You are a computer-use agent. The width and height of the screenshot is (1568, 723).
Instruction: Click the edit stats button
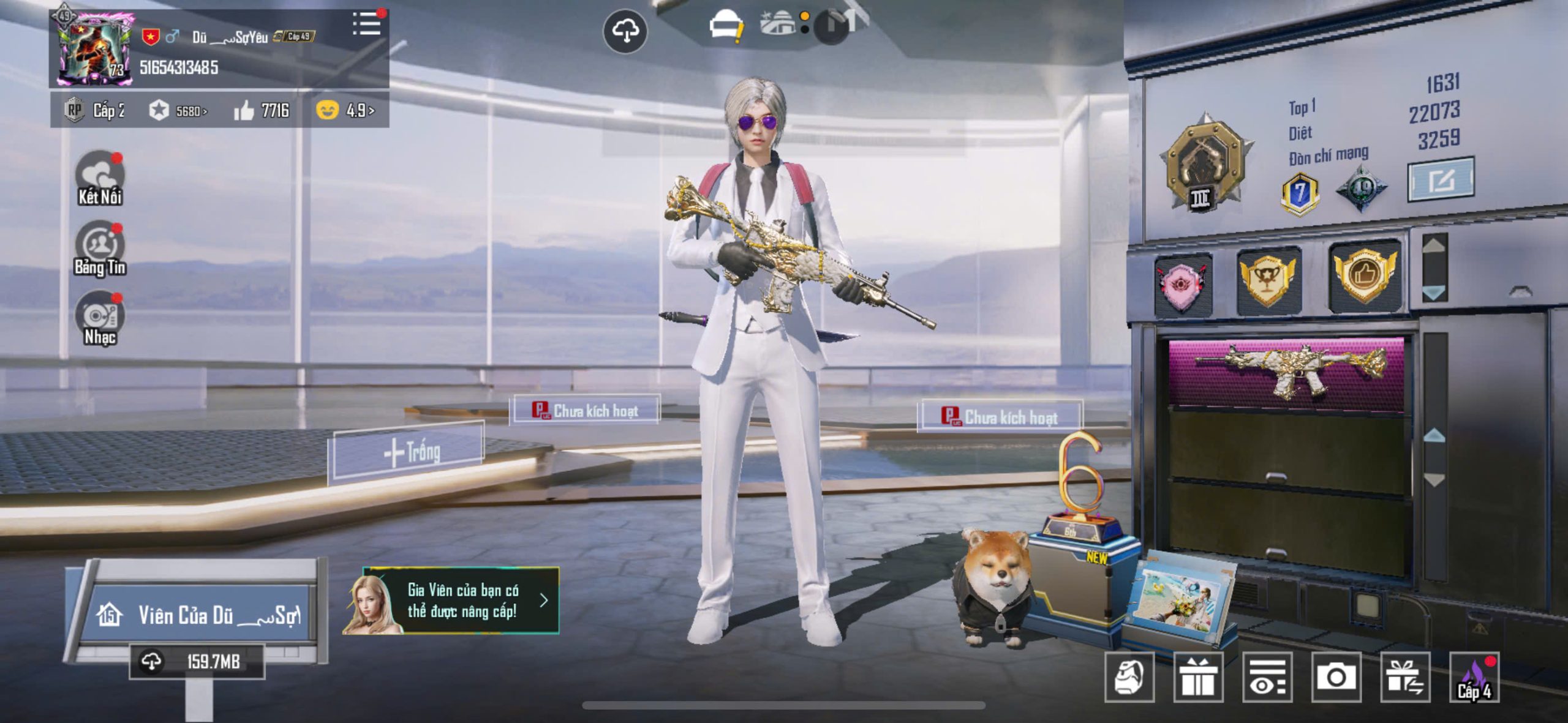coord(1441,179)
